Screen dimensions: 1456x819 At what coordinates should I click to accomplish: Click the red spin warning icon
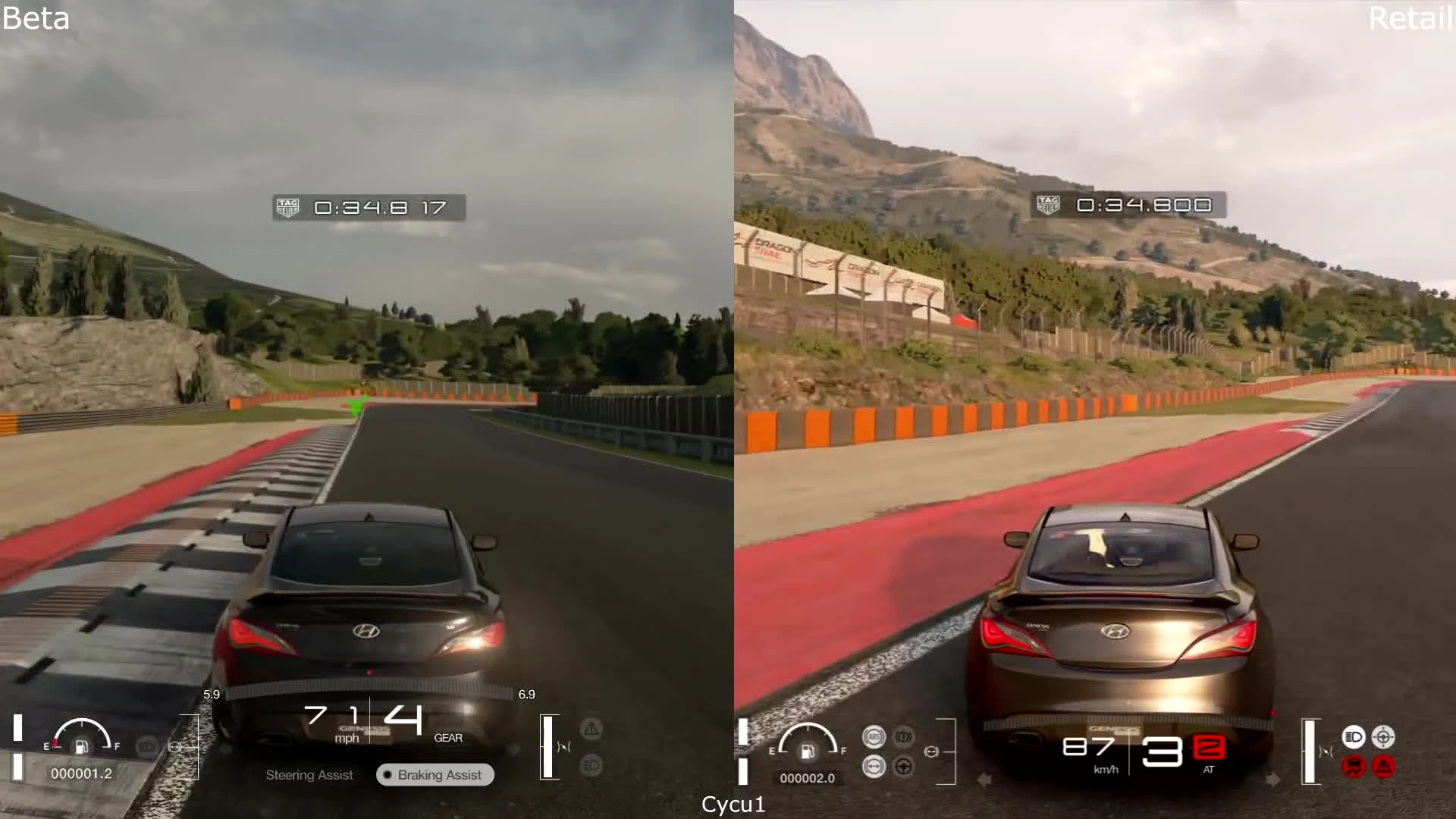[x=1353, y=766]
